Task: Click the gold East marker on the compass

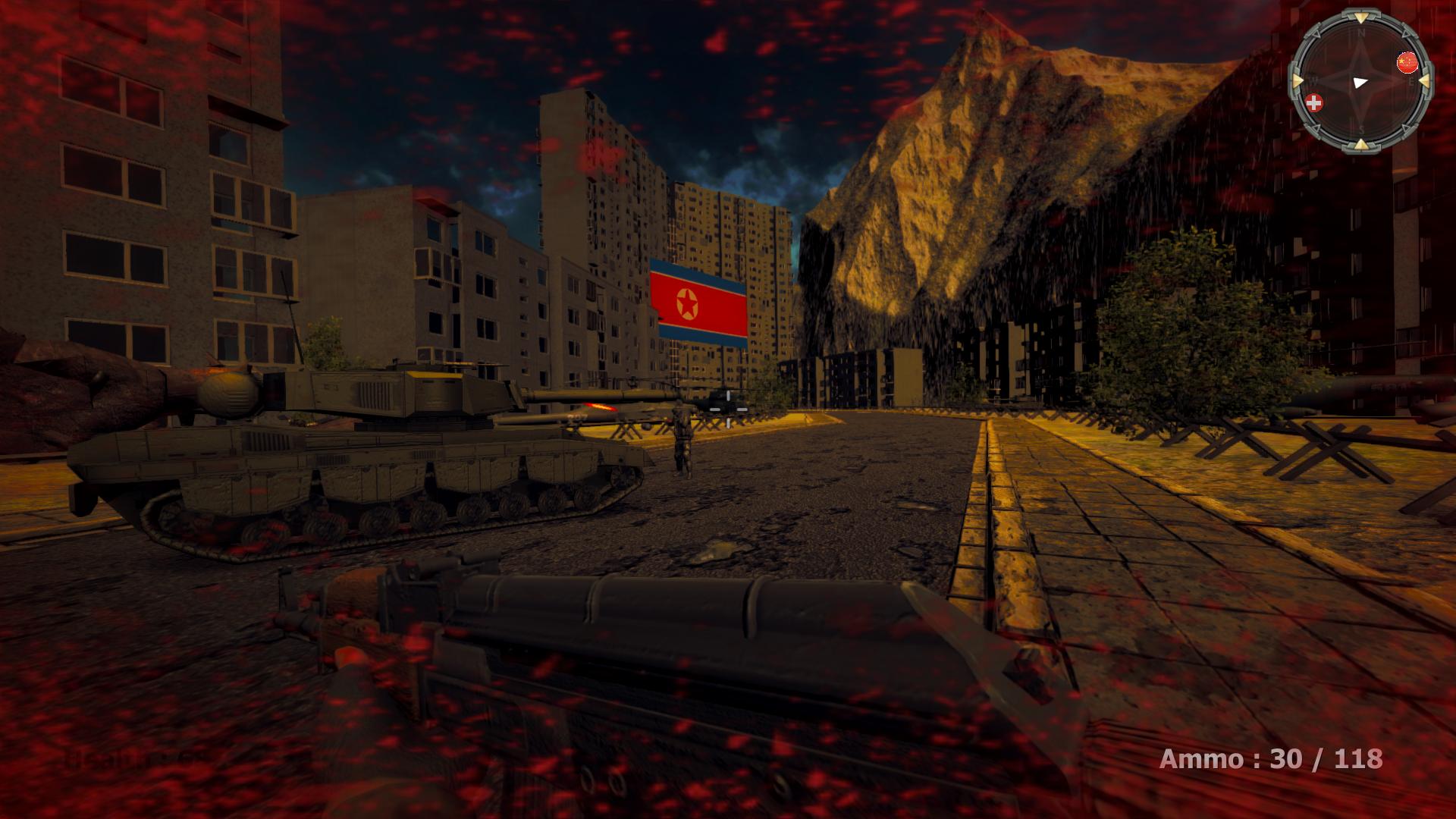Action: [x=1425, y=81]
